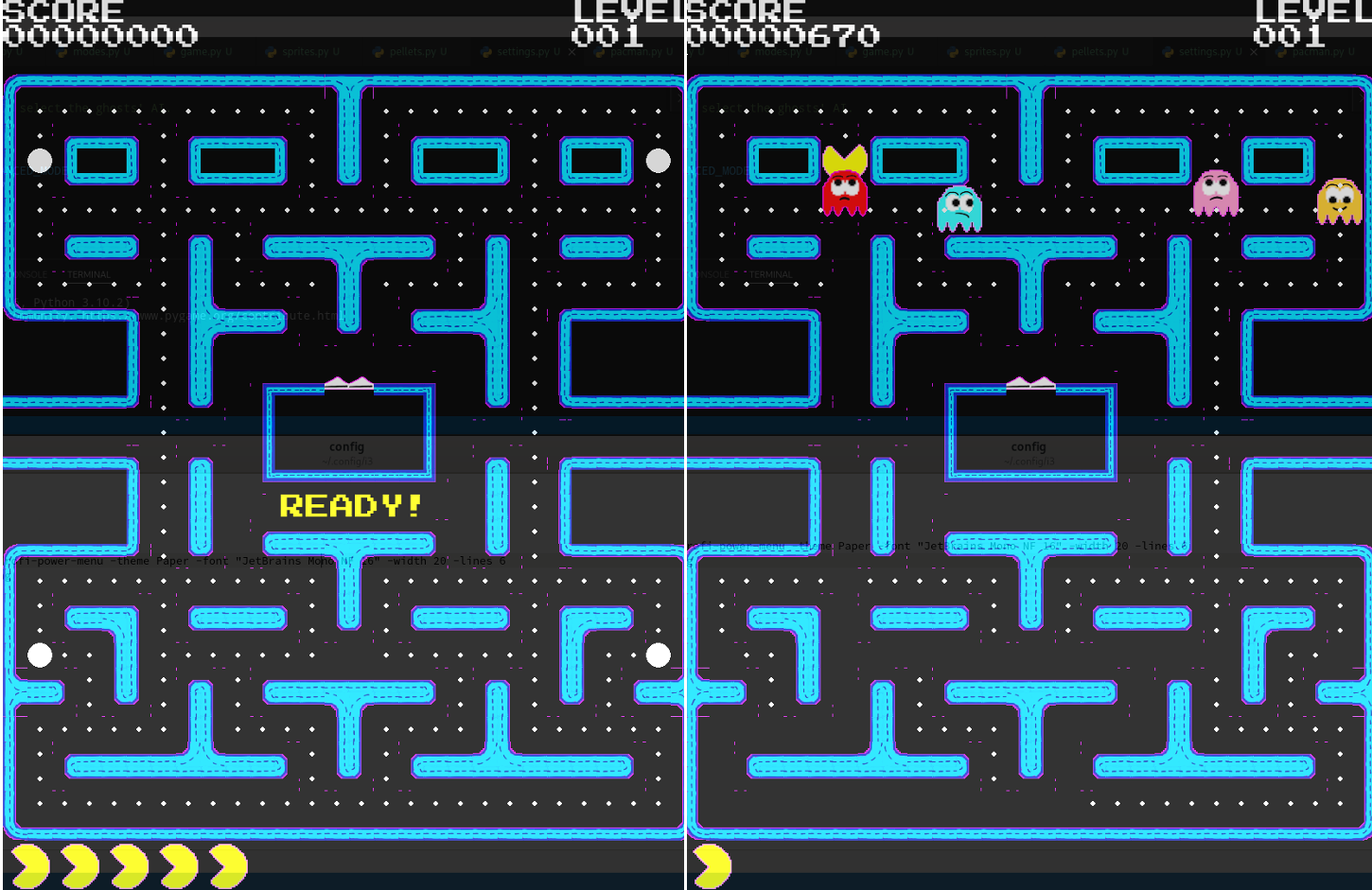The height and width of the screenshot is (890, 1372).
Task: Click the pink ghost sprite
Action: [1218, 194]
